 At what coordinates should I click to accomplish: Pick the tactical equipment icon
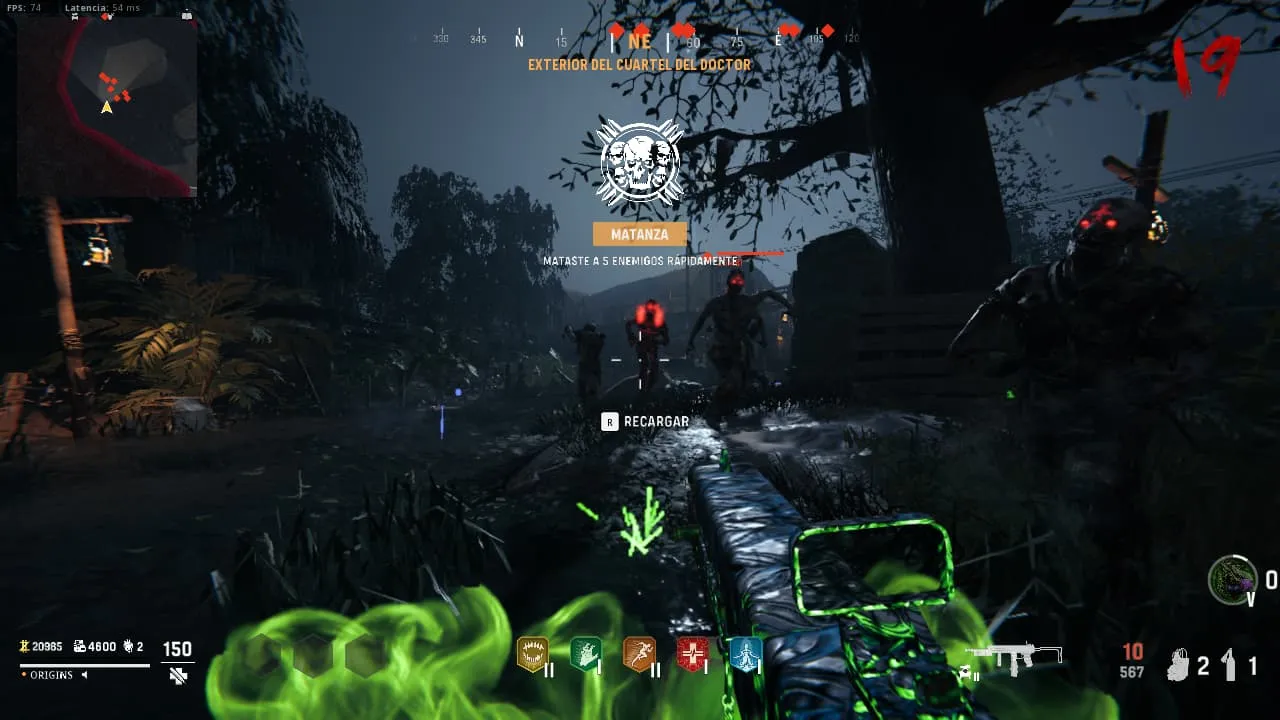pyautogui.click(x=1180, y=665)
